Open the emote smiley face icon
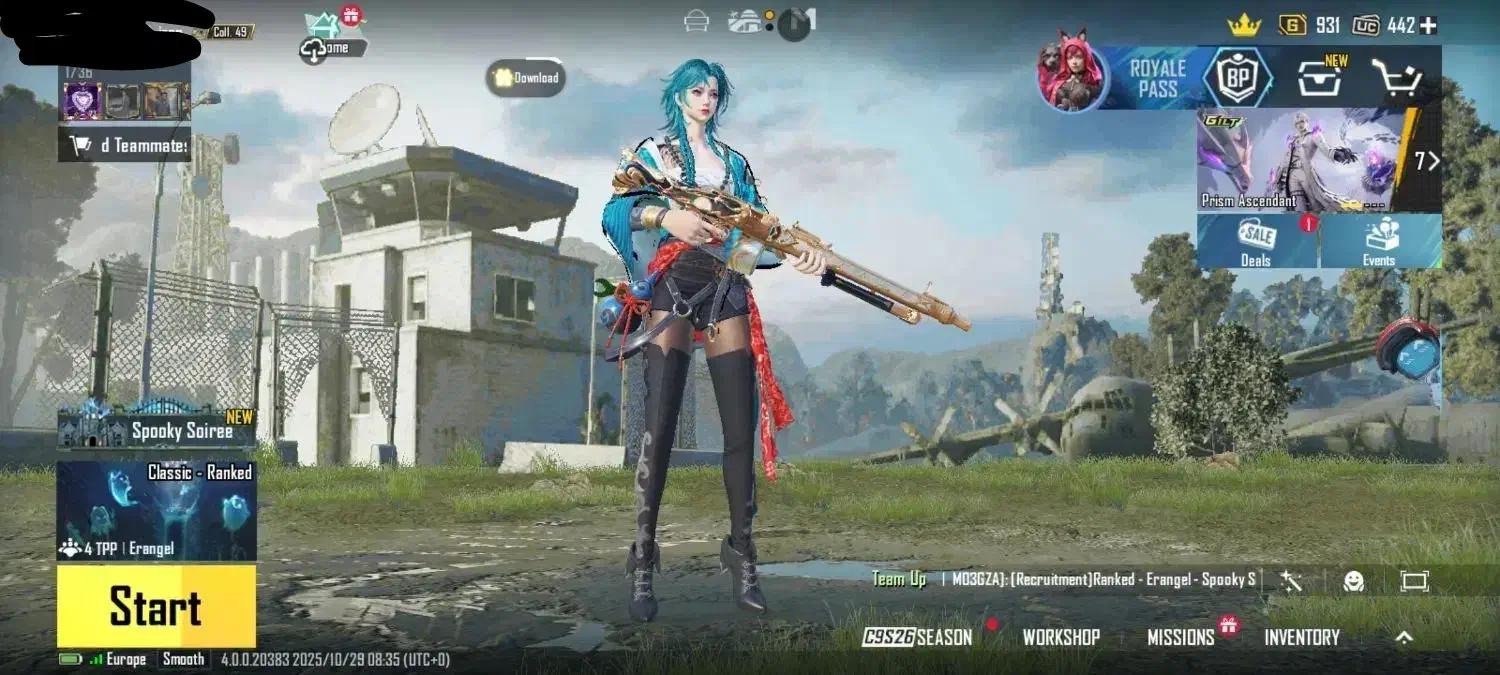Screen dimensions: 1500x675 (x=1354, y=581)
